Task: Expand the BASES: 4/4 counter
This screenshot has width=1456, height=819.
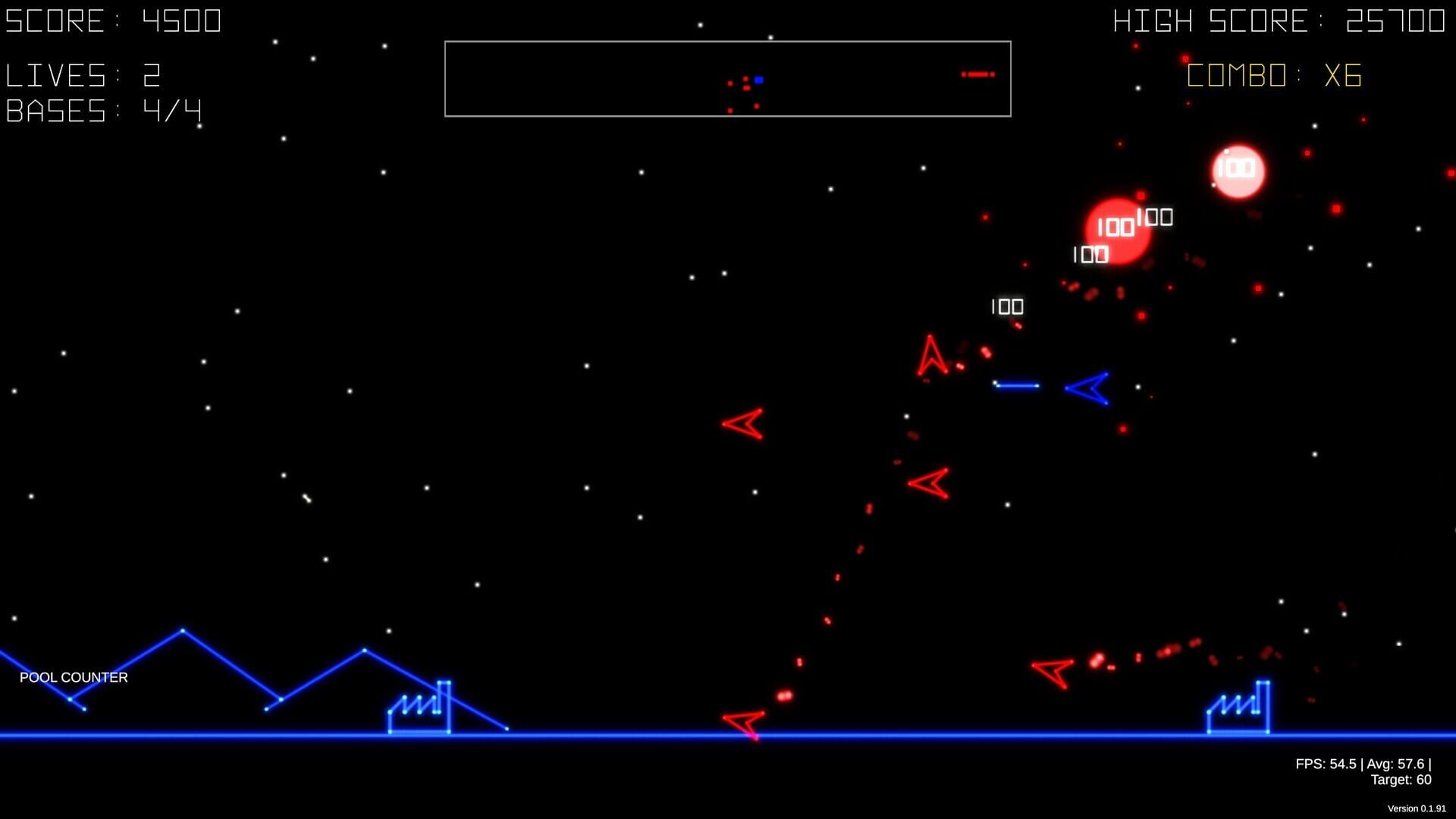Action: [103, 111]
